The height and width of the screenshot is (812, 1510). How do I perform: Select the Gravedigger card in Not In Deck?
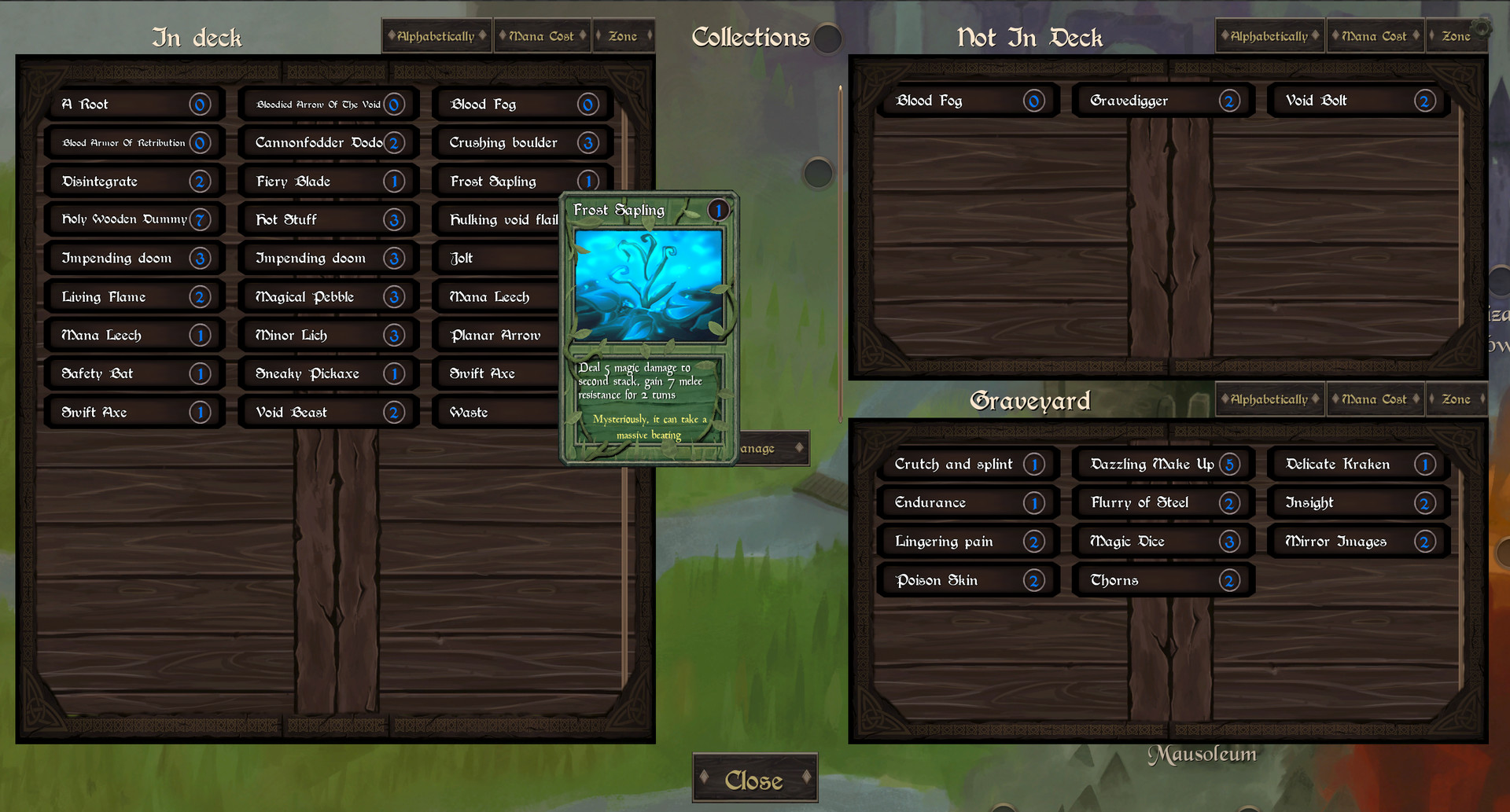coord(1148,100)
